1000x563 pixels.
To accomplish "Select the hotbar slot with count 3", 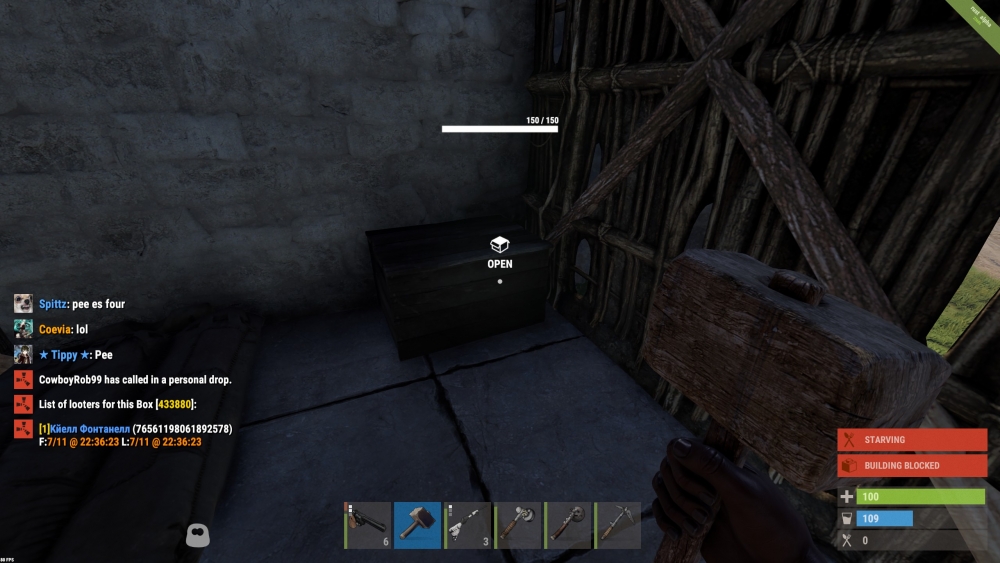I will pyautogui.click(x=467, y=525).
